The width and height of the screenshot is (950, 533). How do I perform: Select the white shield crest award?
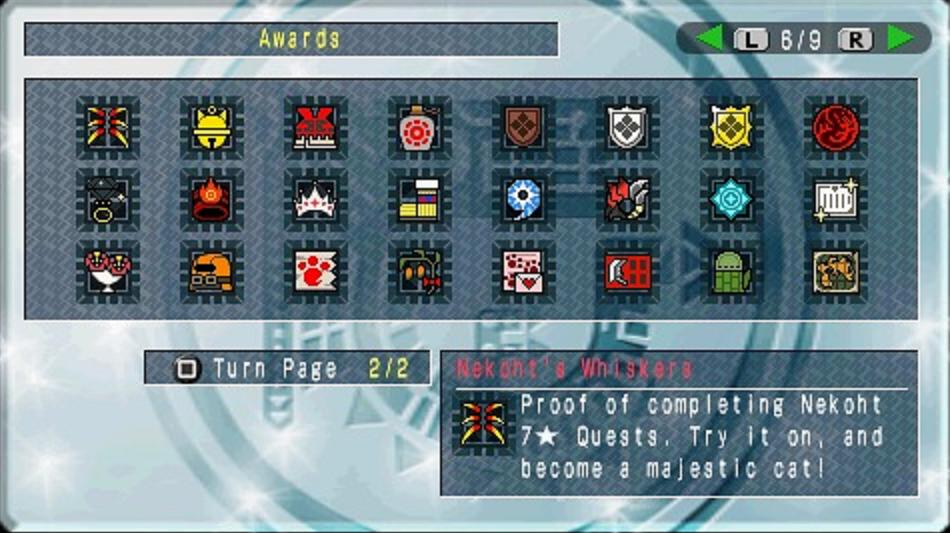point(628,128)
